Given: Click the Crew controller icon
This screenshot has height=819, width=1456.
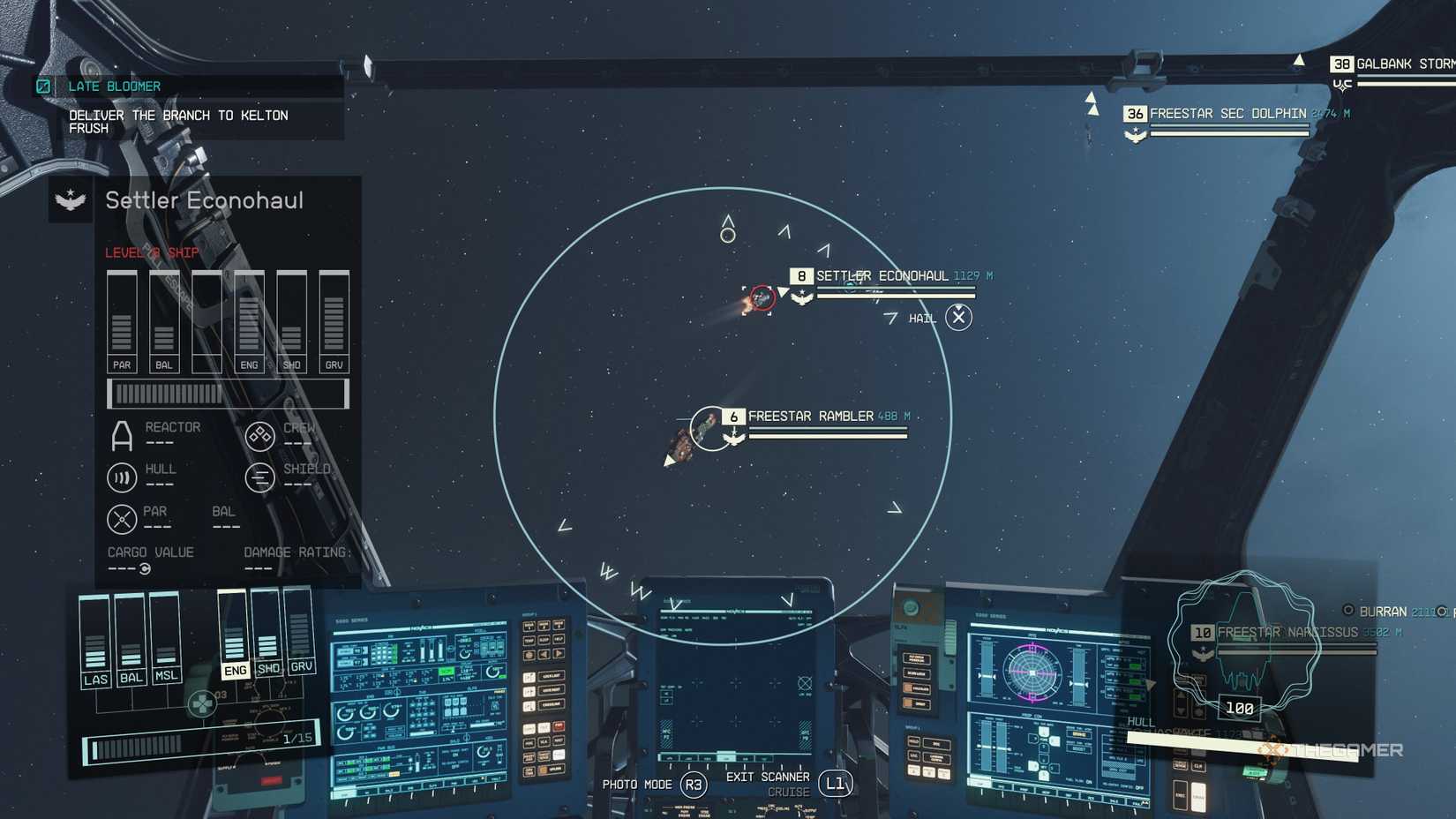Looking at the screenshot, I should tap(259, 434).
